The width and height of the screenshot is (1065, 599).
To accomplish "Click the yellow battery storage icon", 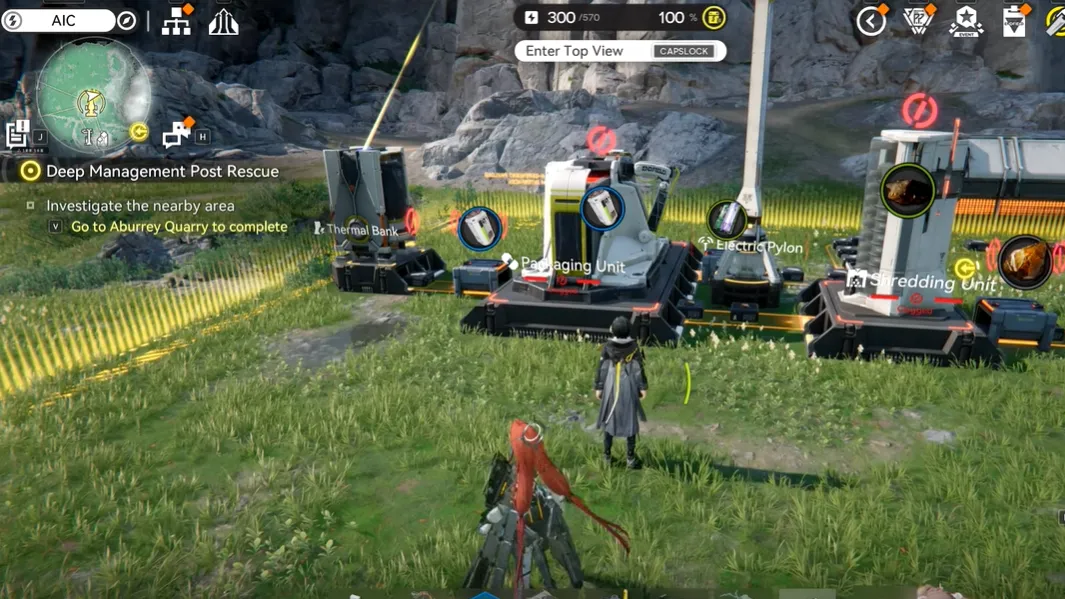I will tap(713, 18).
